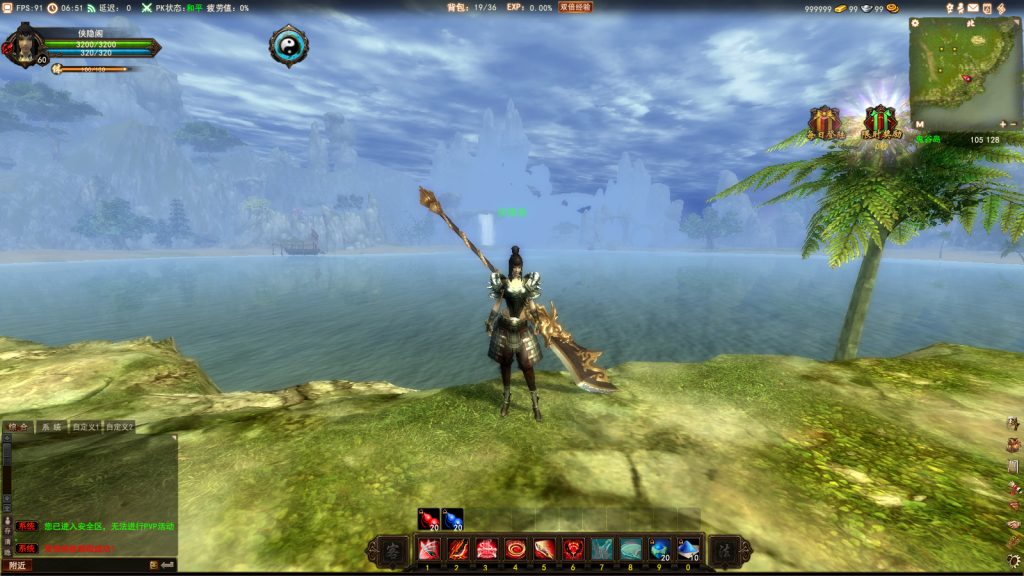The image size is (1024, 576).
Task: Click the gear icon on the minimap
Action: (916, 22)
